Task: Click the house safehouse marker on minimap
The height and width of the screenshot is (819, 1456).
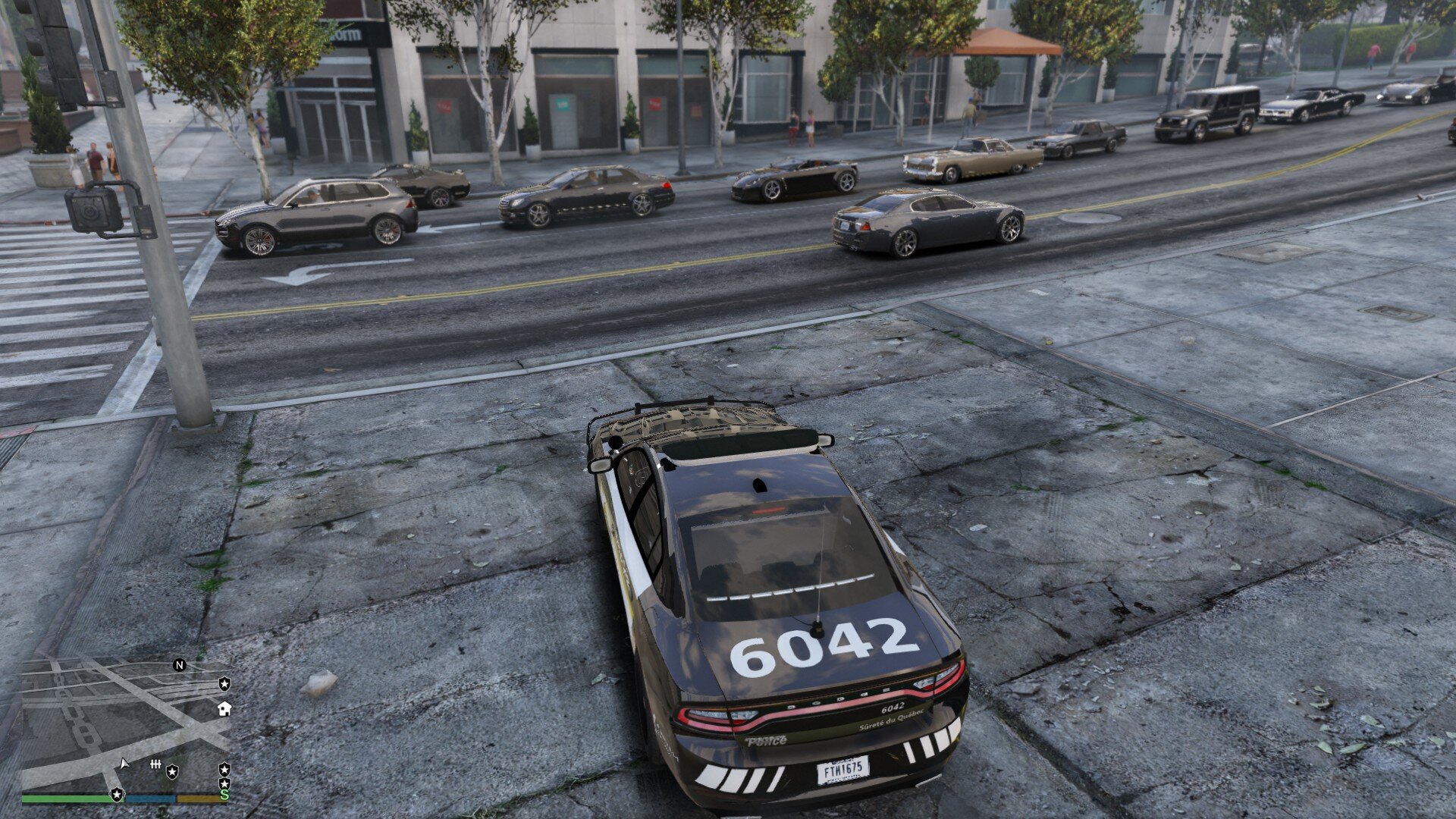Action: 224,709
